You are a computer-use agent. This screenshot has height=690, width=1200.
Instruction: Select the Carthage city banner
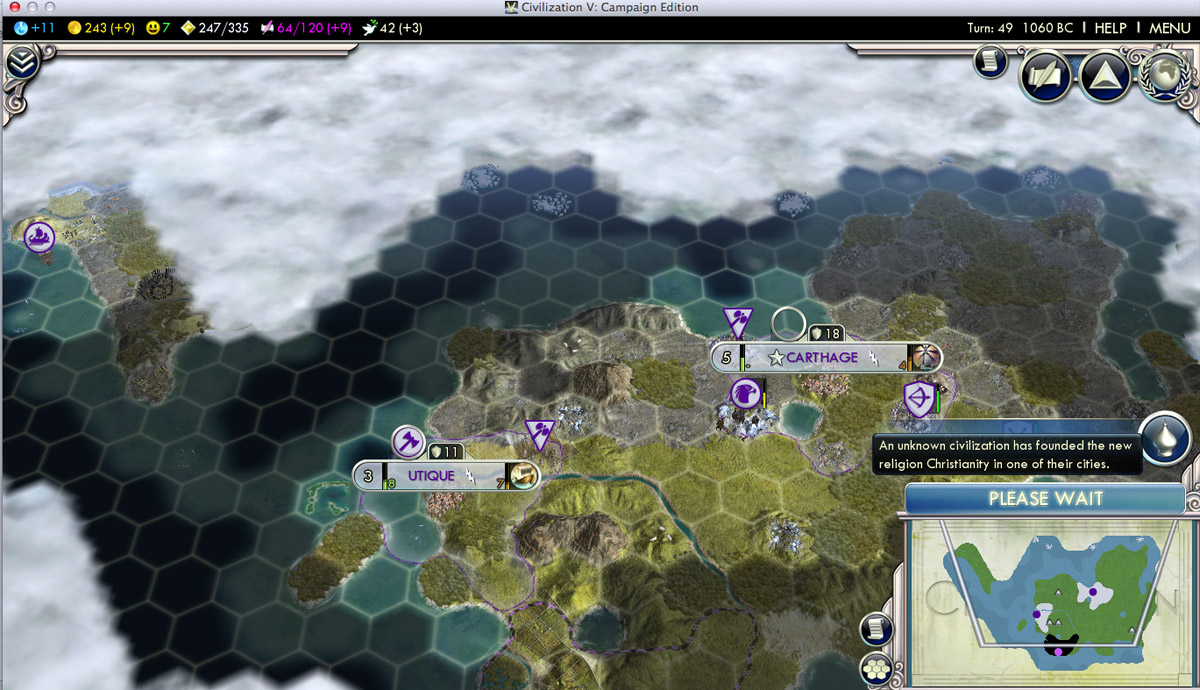coord(821,358)
